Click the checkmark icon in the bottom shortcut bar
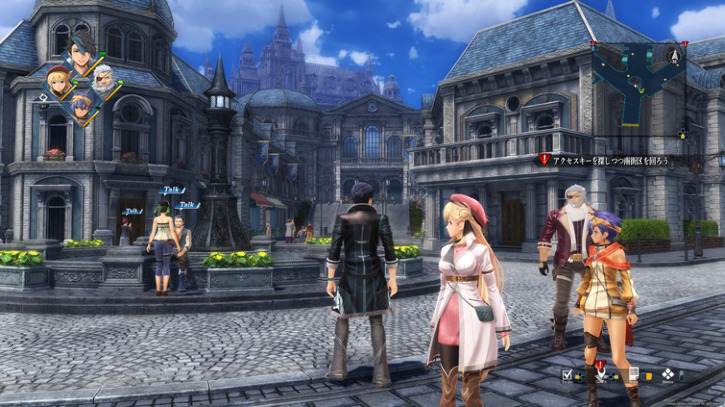This screenshot has width=725, height=407. coord(567,375)
